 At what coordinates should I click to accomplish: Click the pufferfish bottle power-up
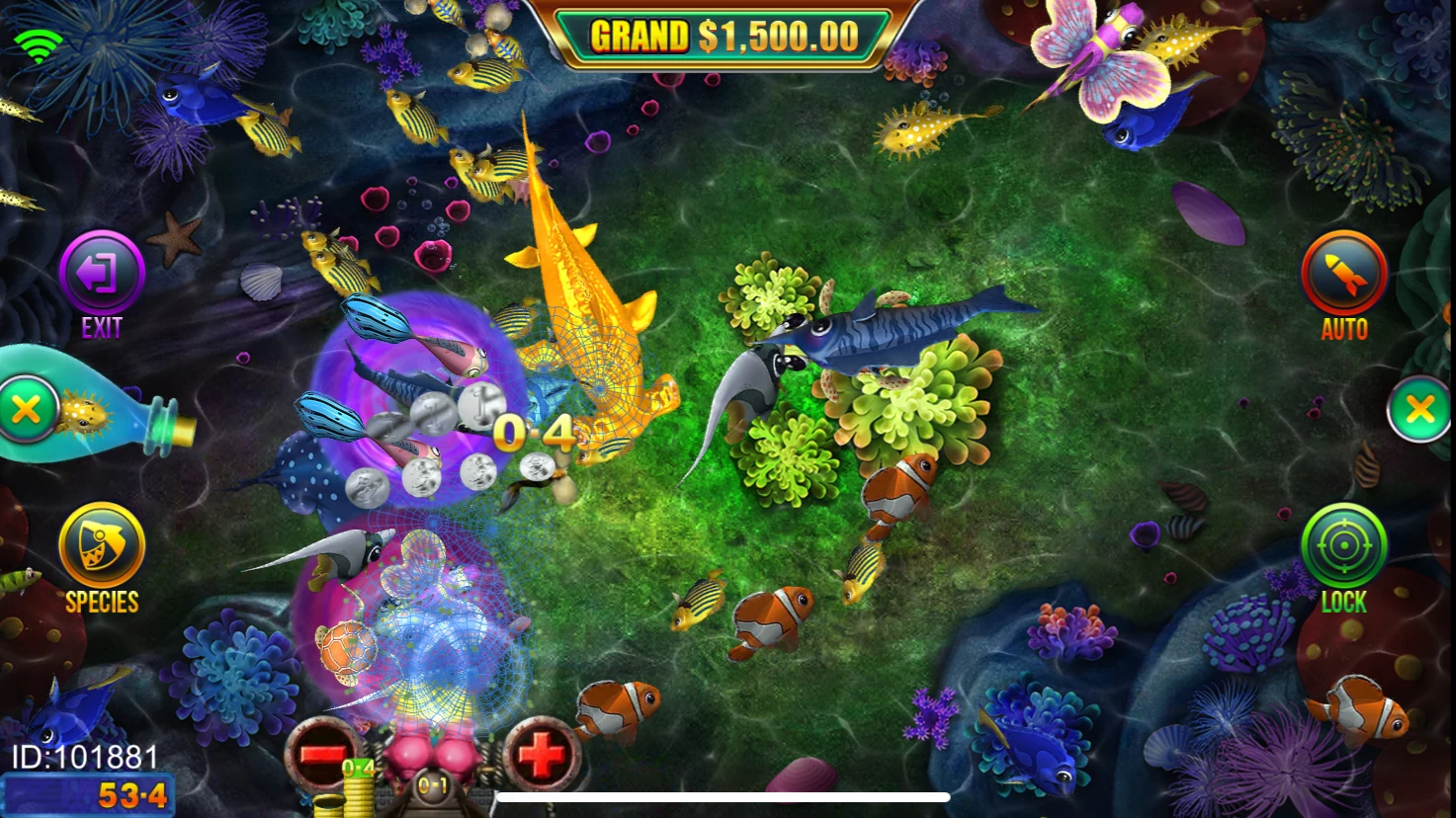tap(84, 415)
